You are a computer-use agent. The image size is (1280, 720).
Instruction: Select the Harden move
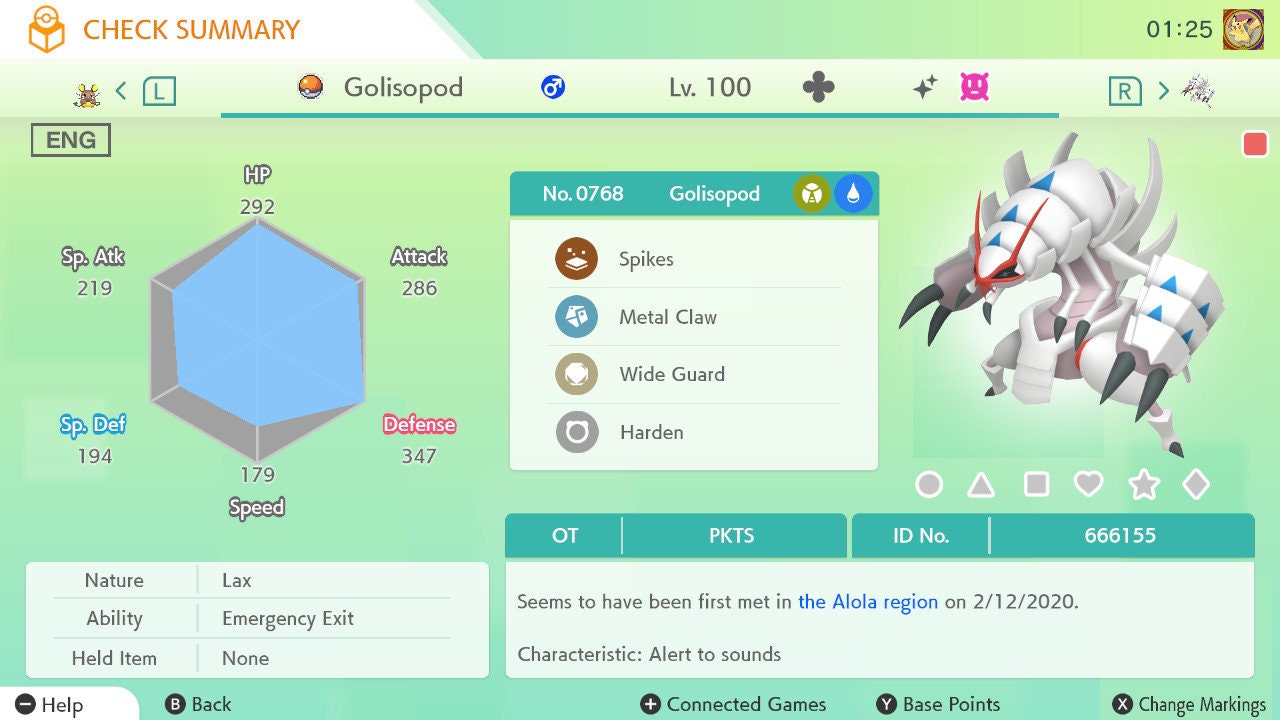point(651,433)
